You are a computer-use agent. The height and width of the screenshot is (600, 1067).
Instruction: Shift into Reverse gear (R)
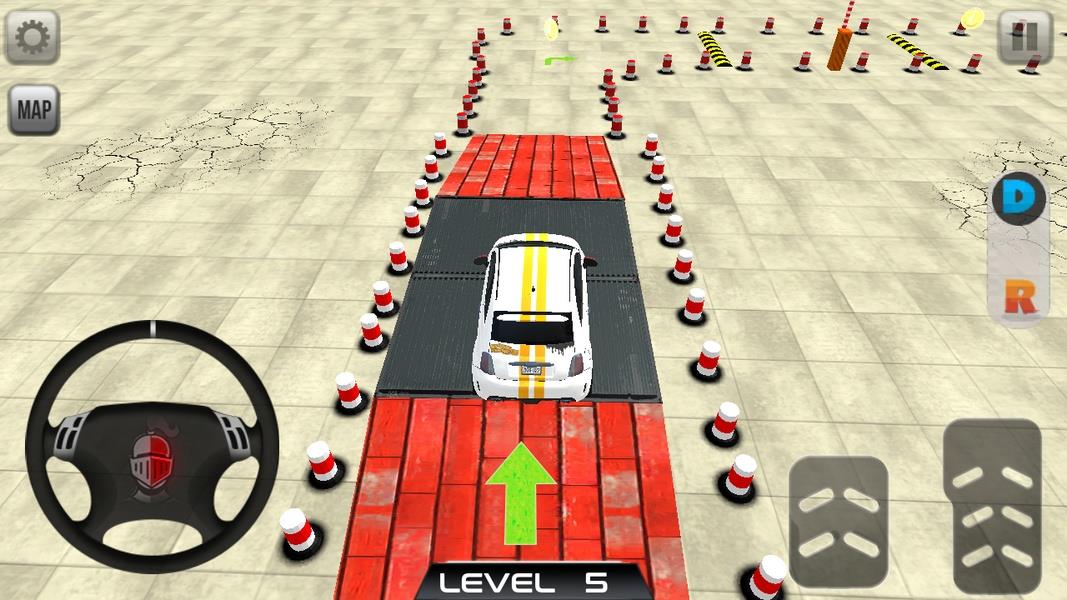1018,297
